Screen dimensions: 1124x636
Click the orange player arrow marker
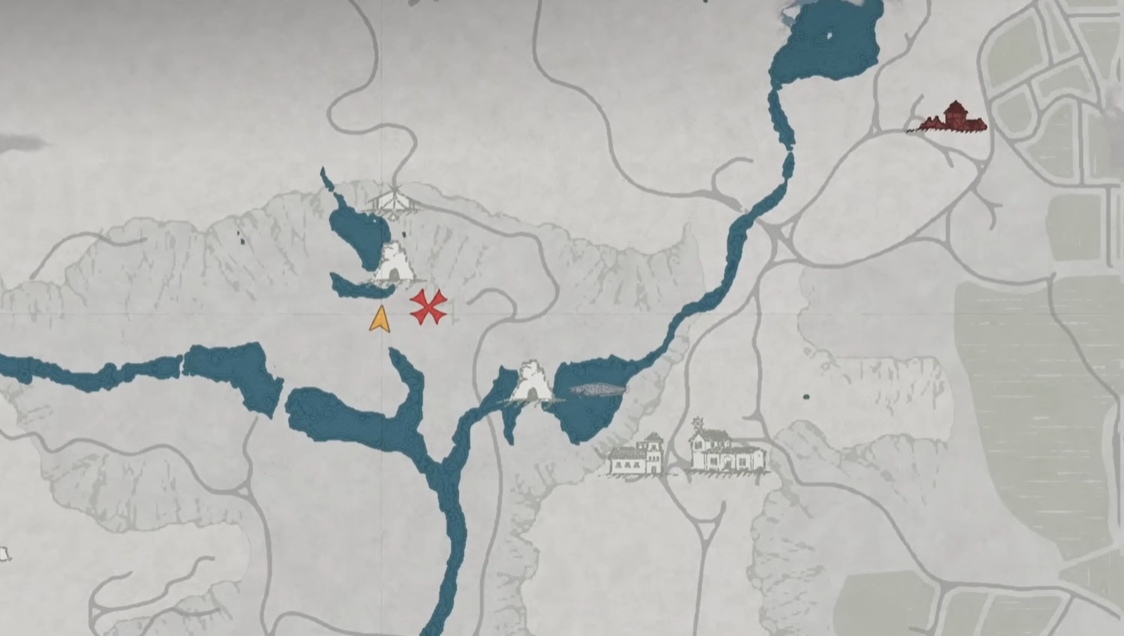379,320
